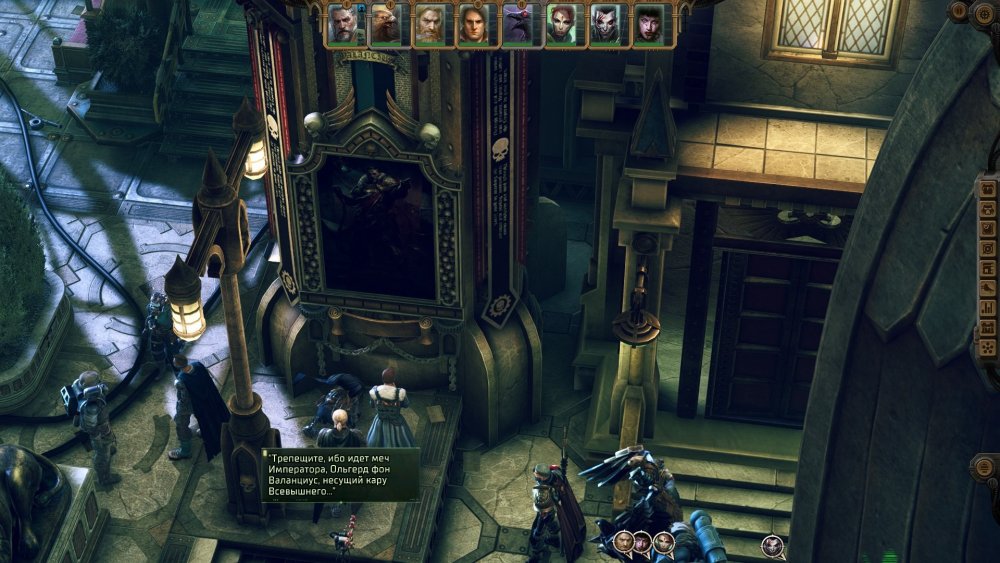Pick the red-haired woman's party portrait

563,24
